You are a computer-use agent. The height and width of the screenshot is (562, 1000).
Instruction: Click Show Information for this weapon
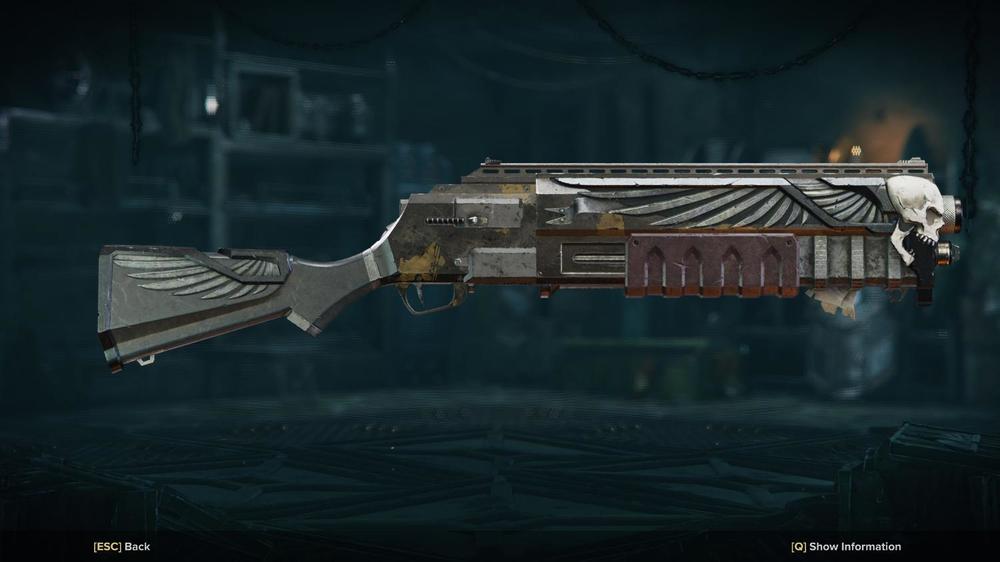[x=846, y=547]
